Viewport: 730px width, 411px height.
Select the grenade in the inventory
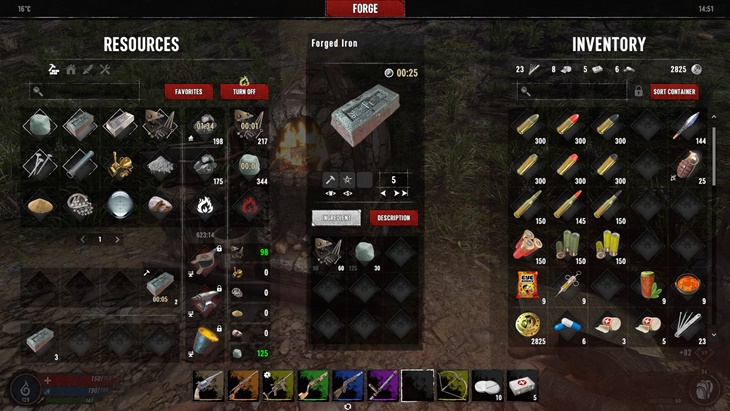[687, 164]
